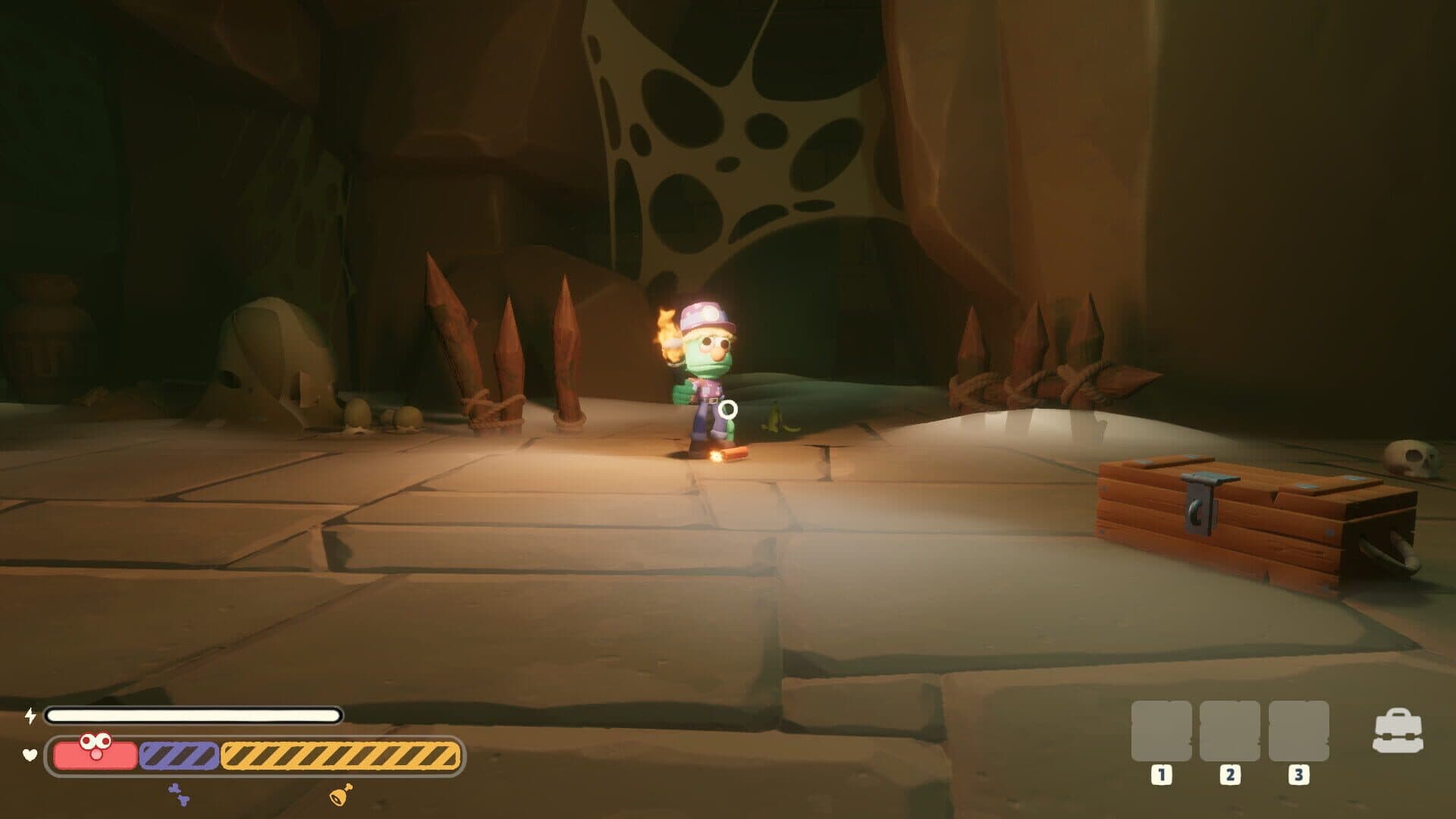1456x819 pixels.
Task: Open the backpack inventory icon
Action: [x=1399, y=730]
